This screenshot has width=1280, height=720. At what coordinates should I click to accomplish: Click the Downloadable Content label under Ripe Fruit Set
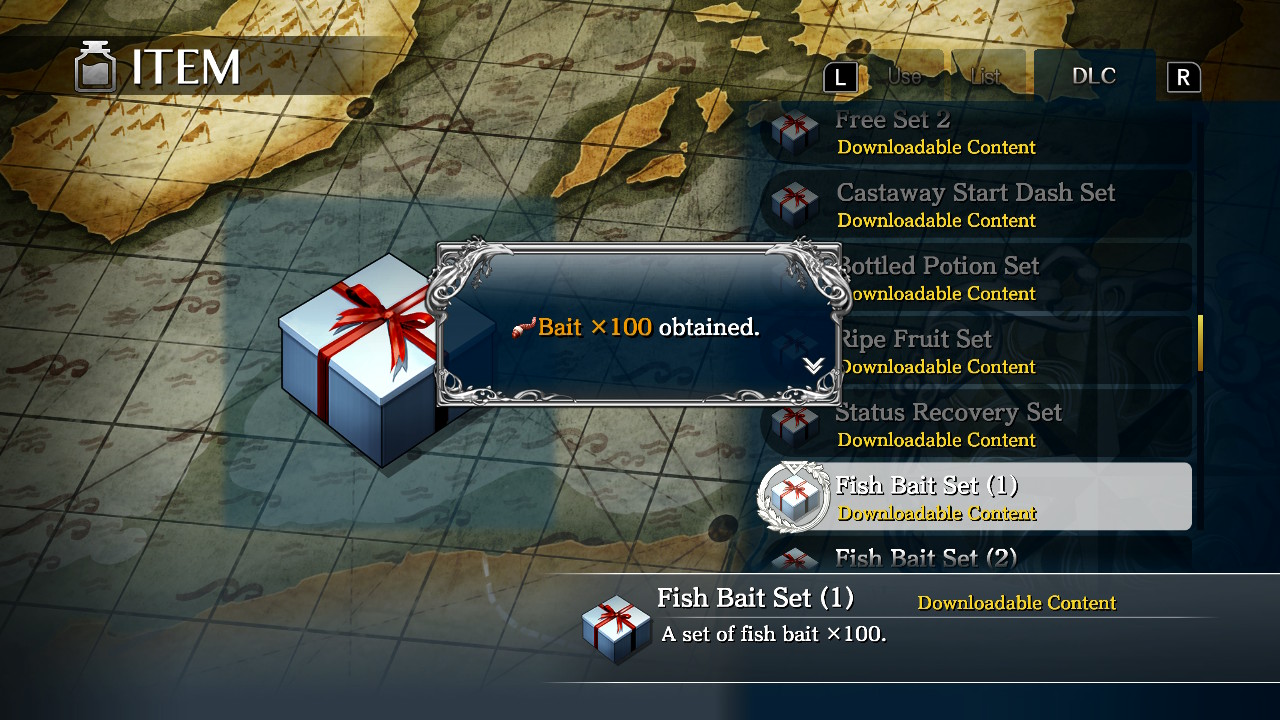click(938, 367)
